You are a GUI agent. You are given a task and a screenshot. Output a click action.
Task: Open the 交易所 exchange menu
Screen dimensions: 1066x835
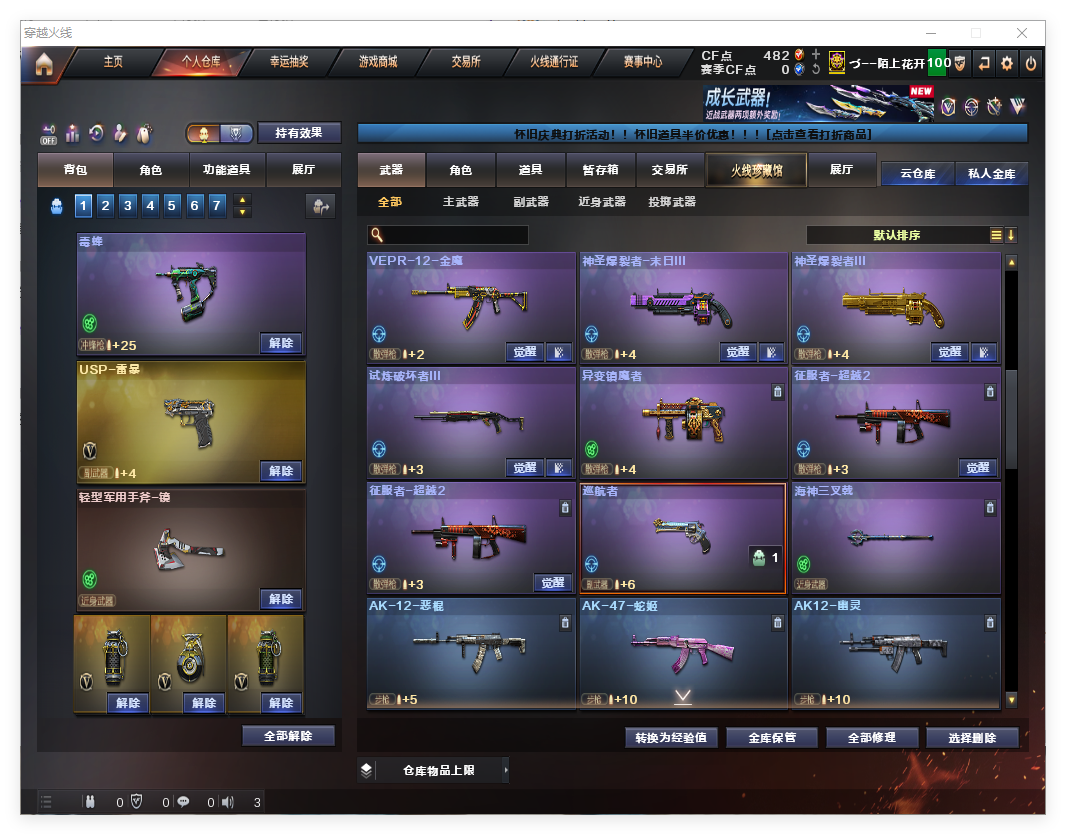(x=465, y=62)
